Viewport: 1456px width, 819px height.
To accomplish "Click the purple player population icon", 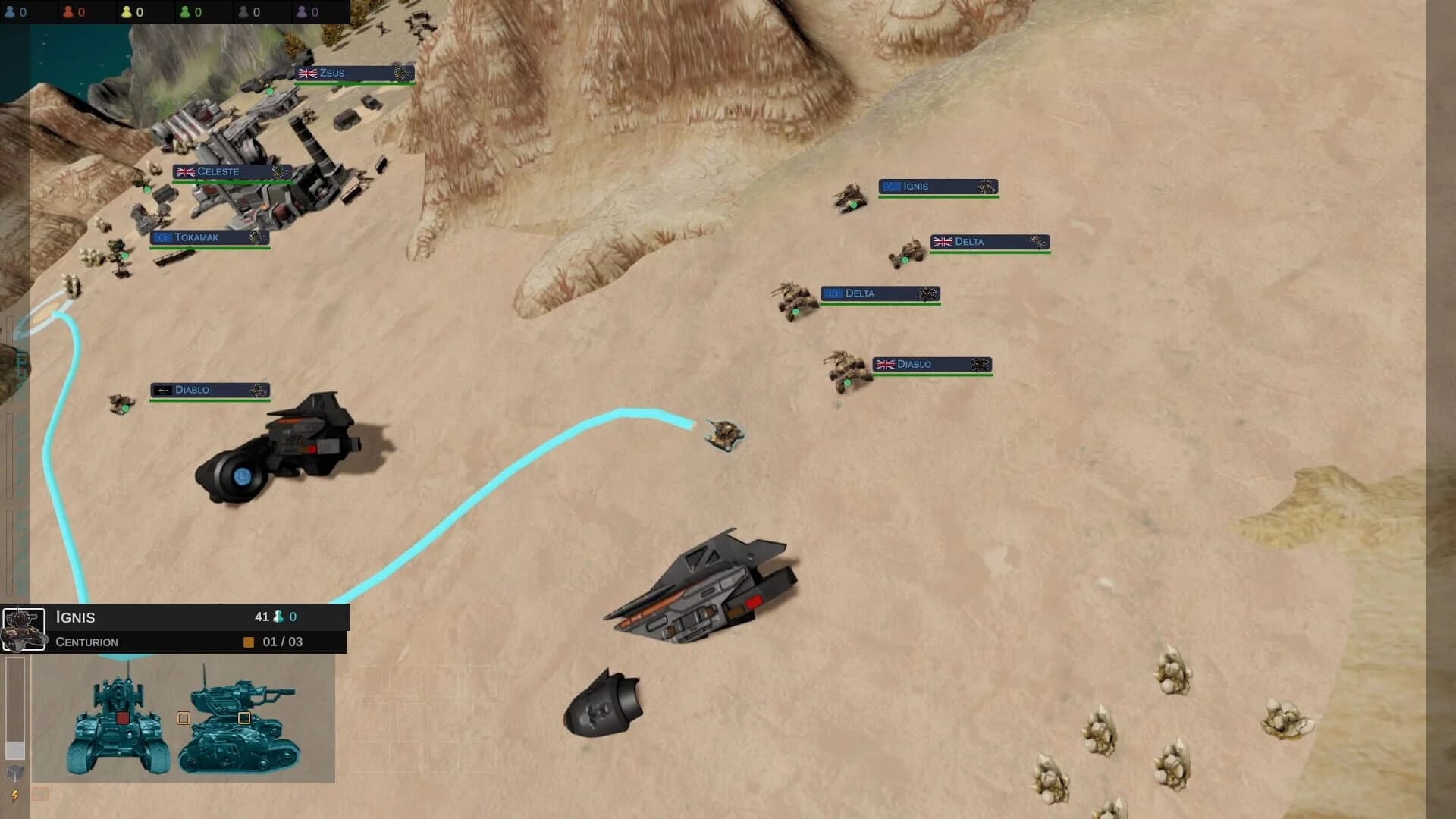I will click(x=303, y=12).
